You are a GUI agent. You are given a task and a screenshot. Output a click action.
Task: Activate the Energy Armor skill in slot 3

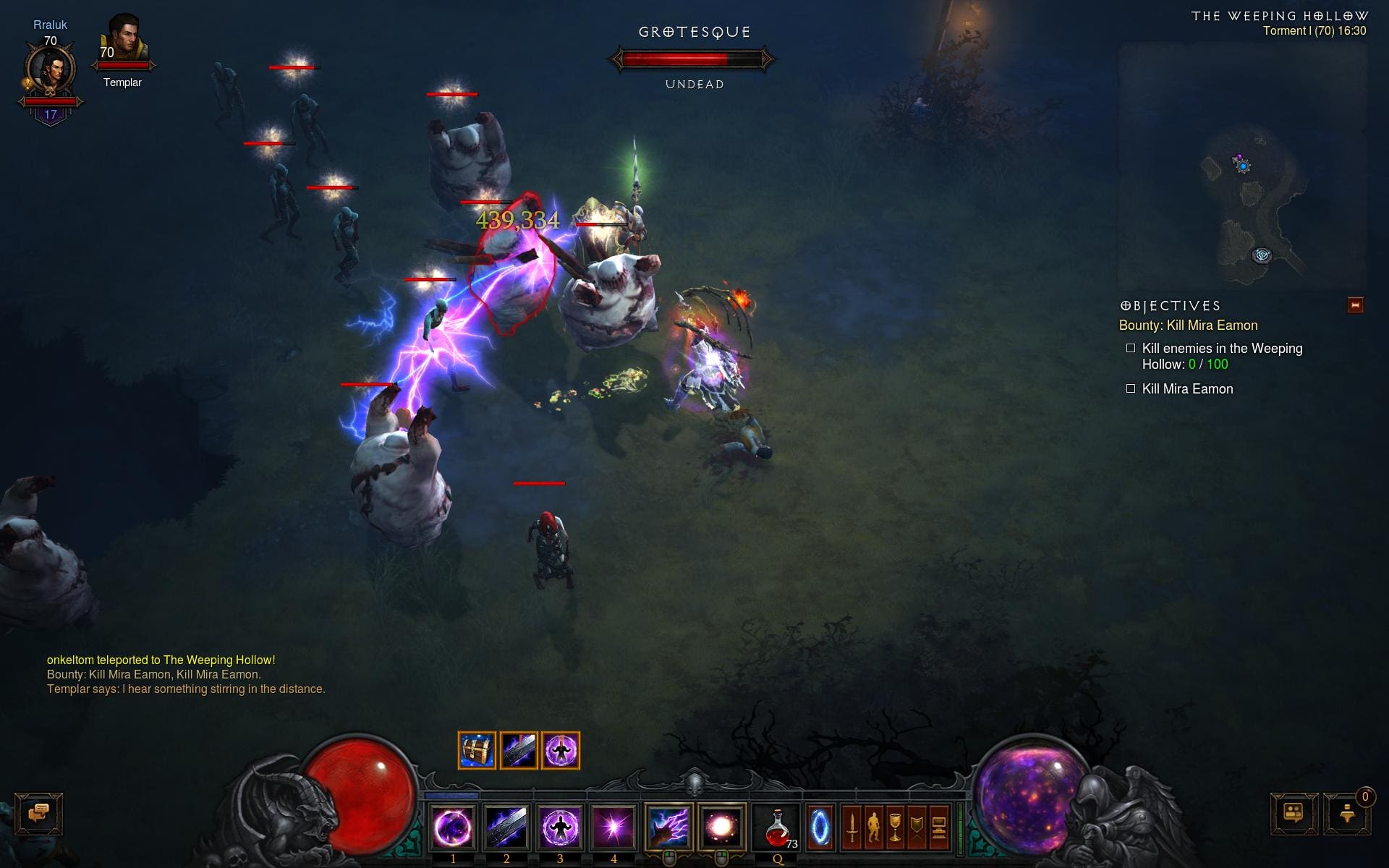(x=560, y=827)
